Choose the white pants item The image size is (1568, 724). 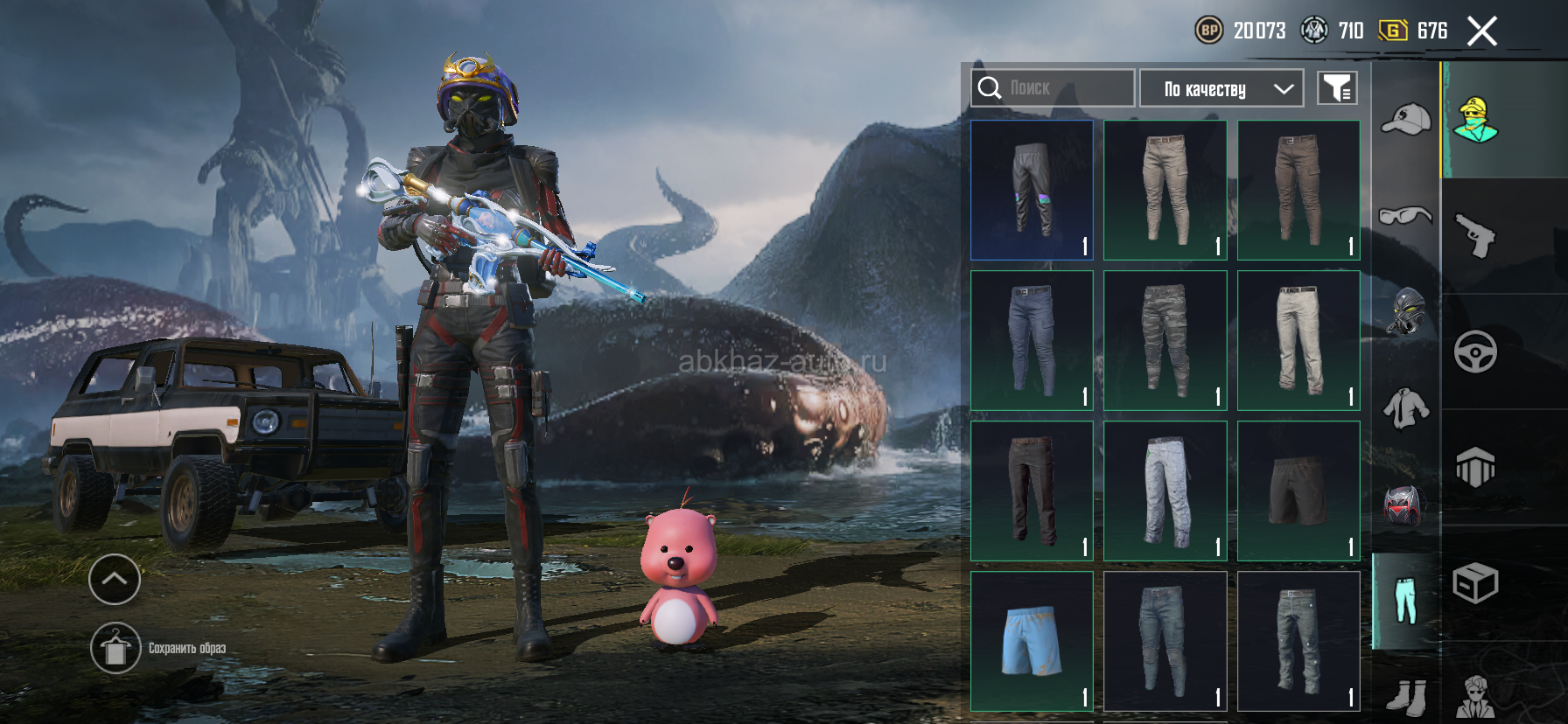click(x=1298, y=340)
